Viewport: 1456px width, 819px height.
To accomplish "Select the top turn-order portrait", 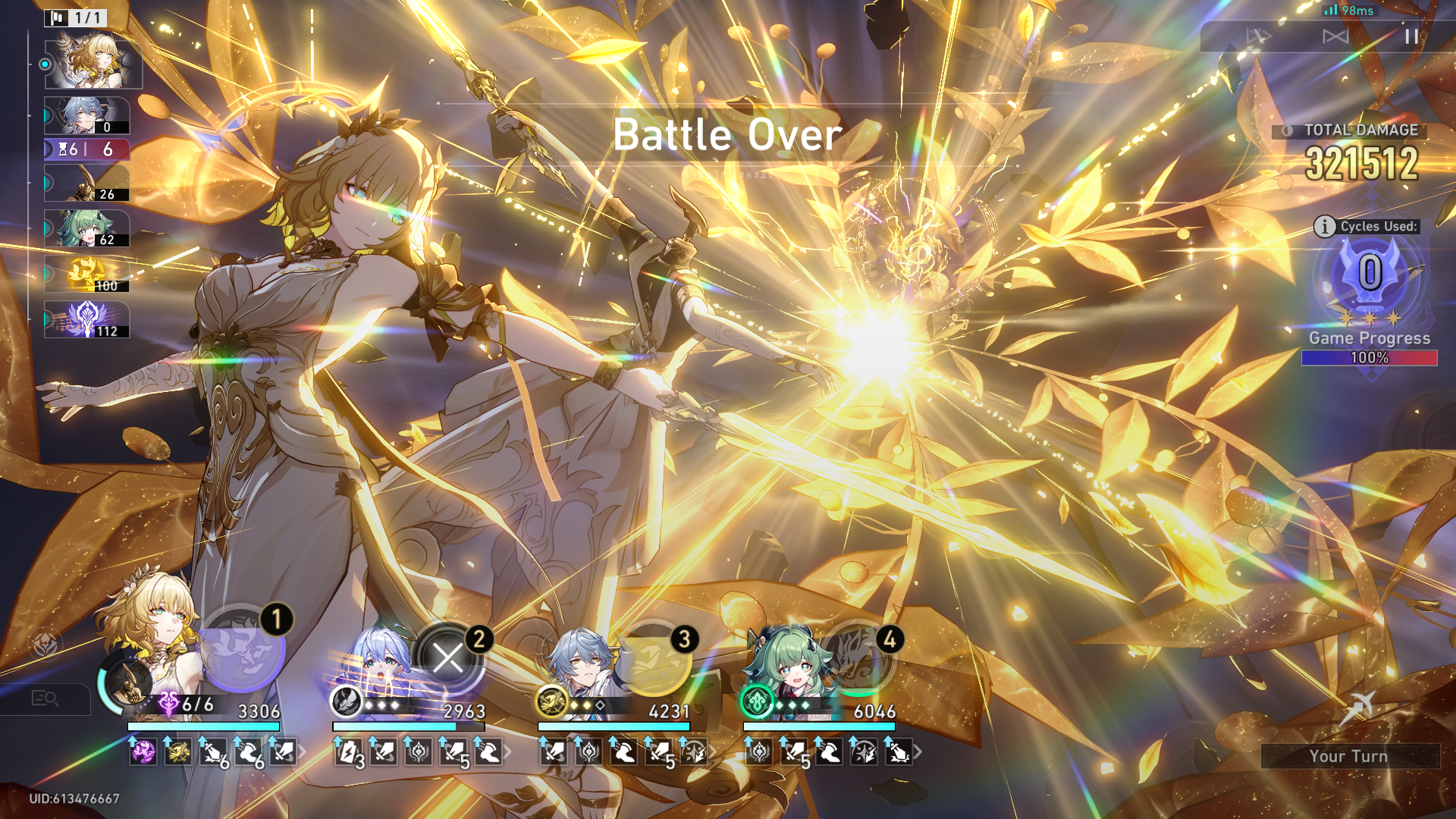I will (93, 63).
